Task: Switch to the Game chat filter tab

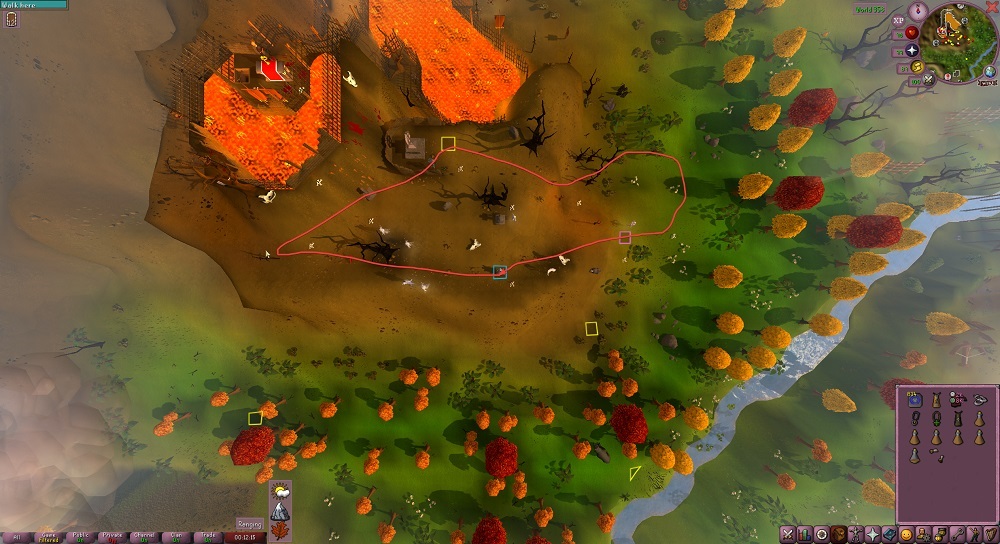Action: tap(47, 536)
